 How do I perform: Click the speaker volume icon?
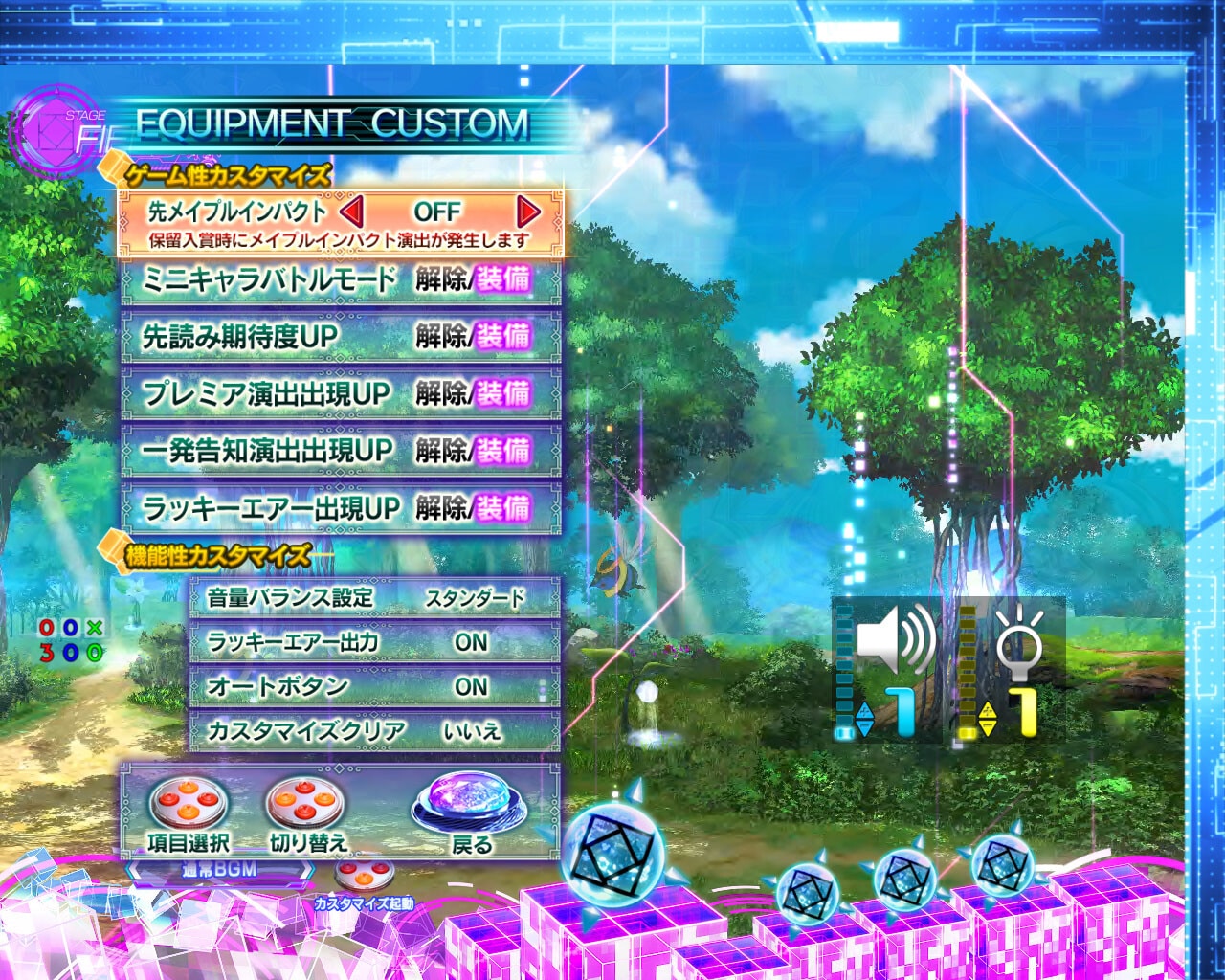pos(896,636)
